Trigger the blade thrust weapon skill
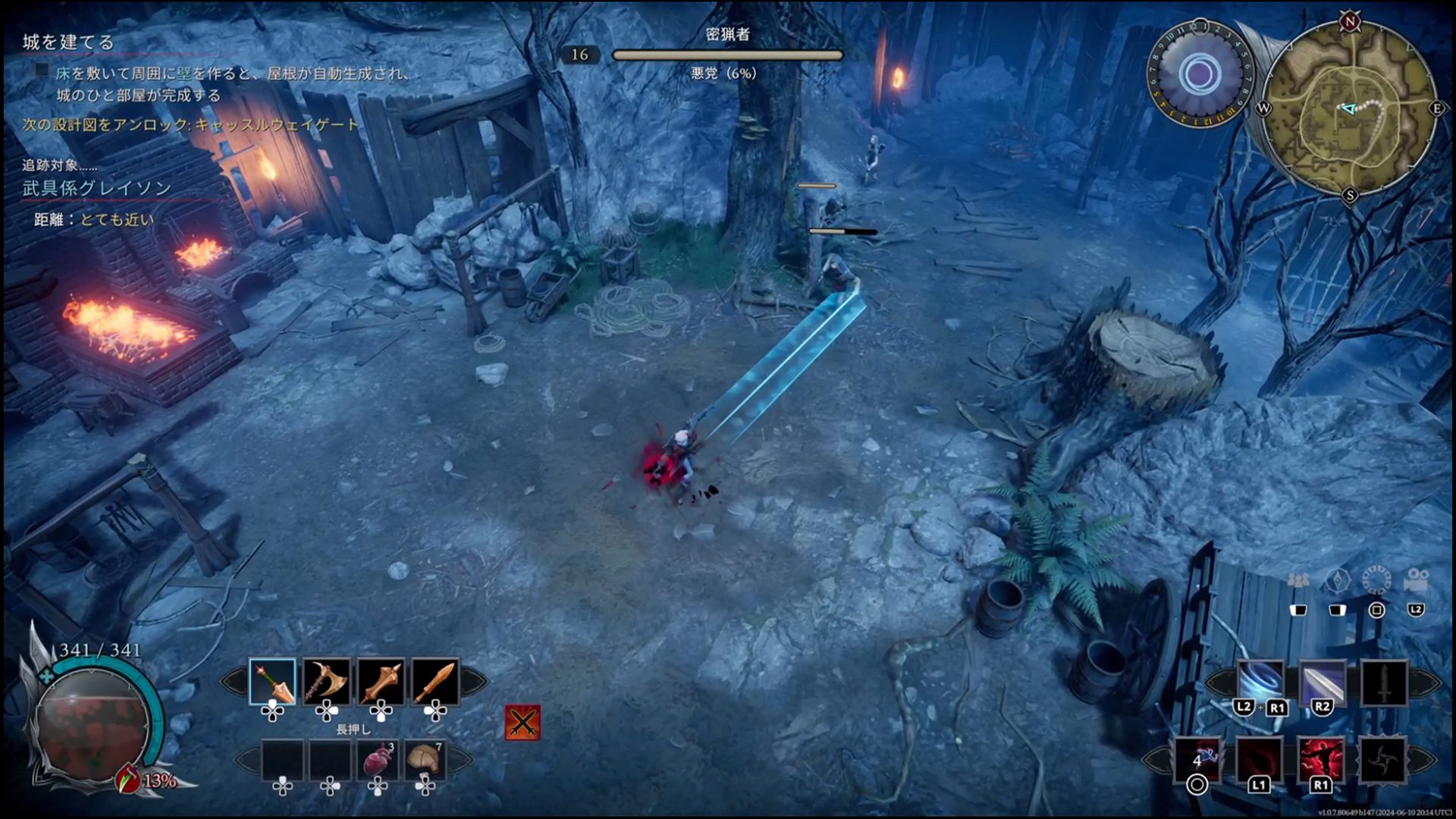1456x819 pixels. [x=1322, y=682]
